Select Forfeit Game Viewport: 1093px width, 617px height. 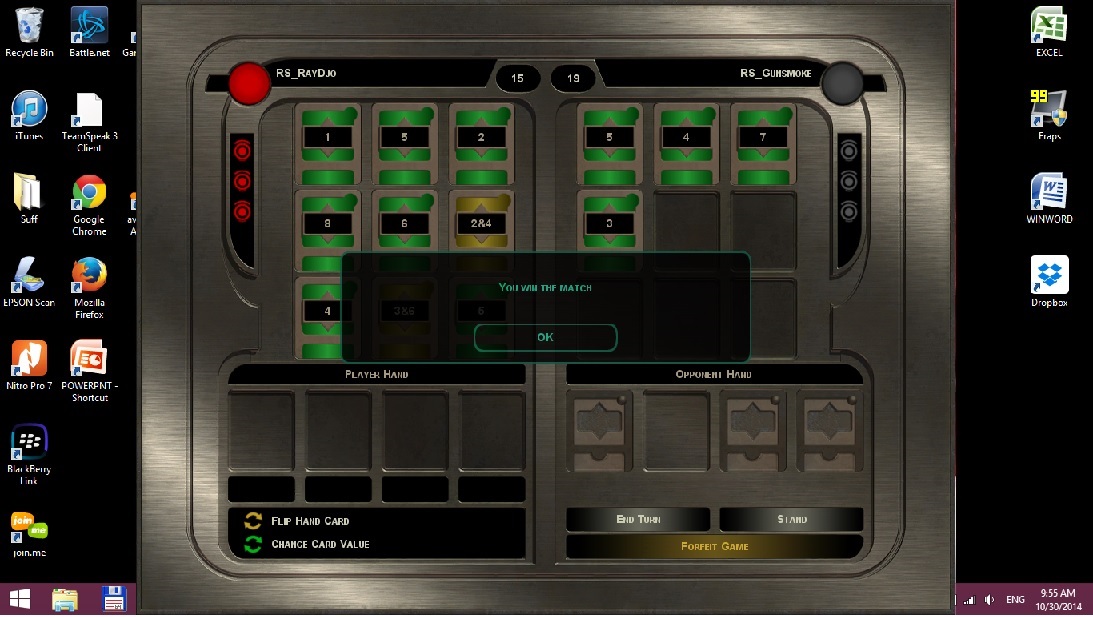pos(714,547)
